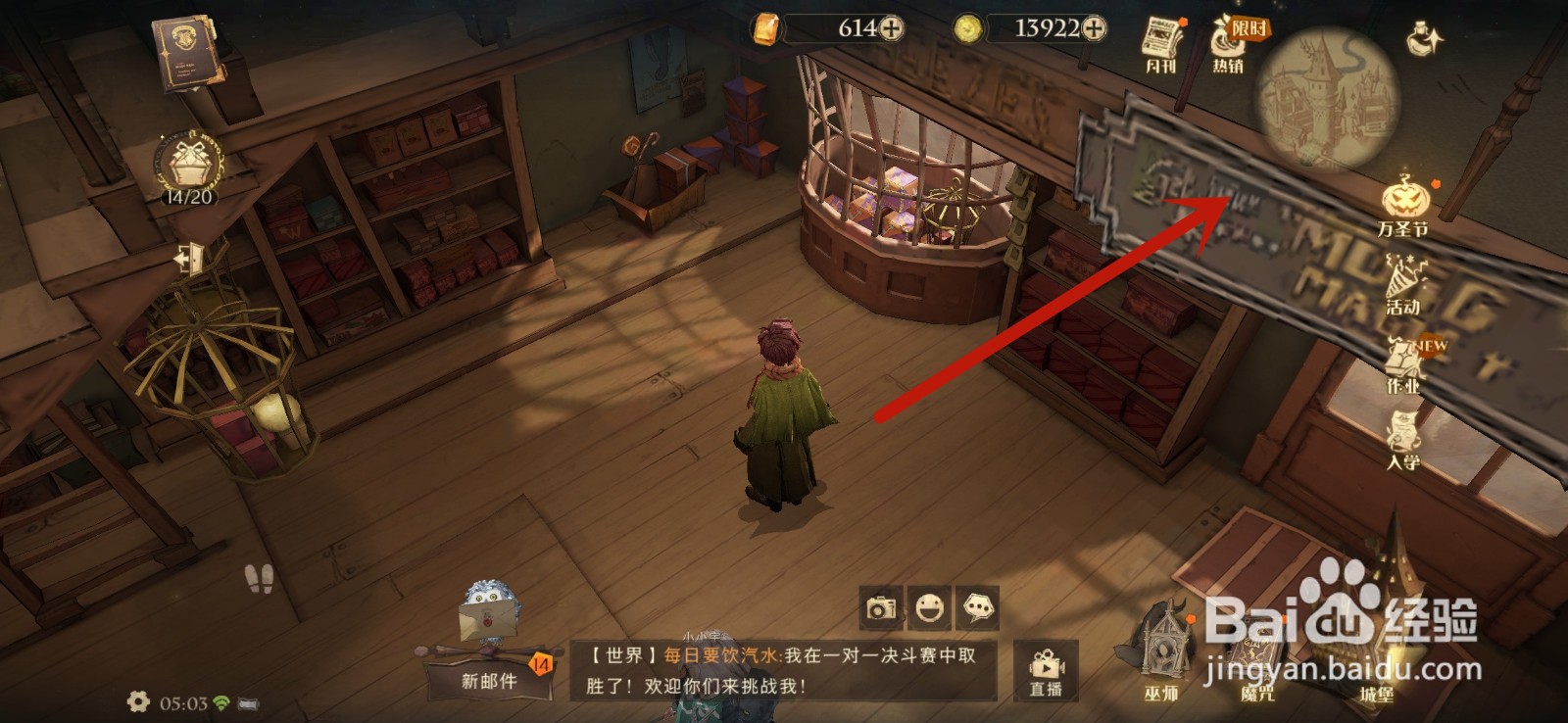The width and height of the screenshot is (1568, 723).
Task: Open the emoji expression icon
Action: coord(929,607)
